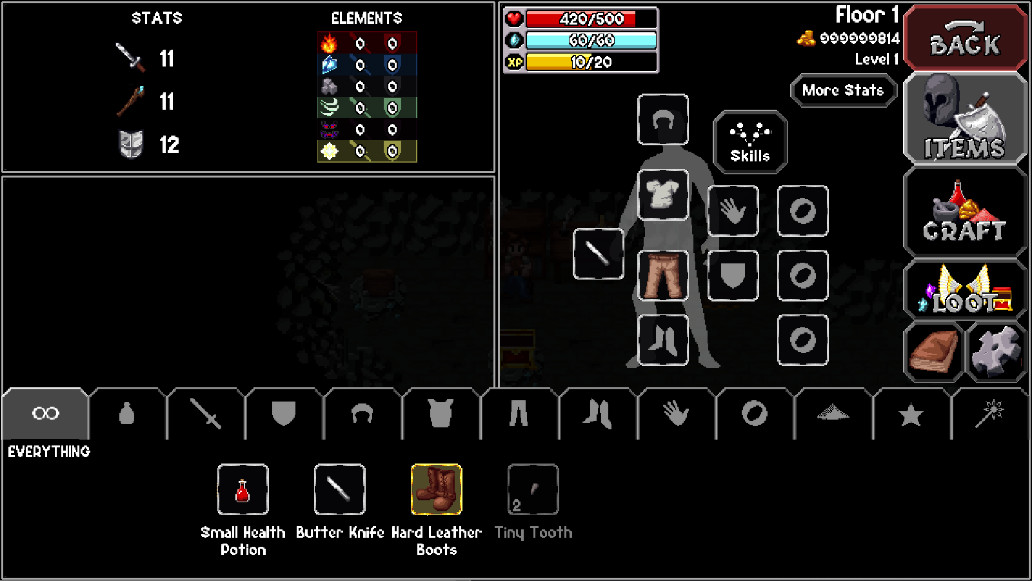Open the Skills panel
Screen dimensions: 1032x581
click(750, 142)
